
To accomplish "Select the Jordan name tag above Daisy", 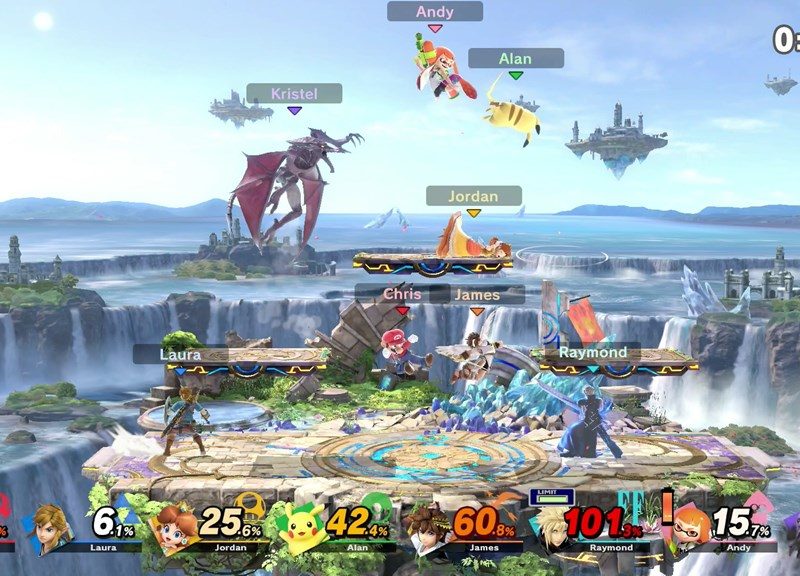I will (474, 196).
